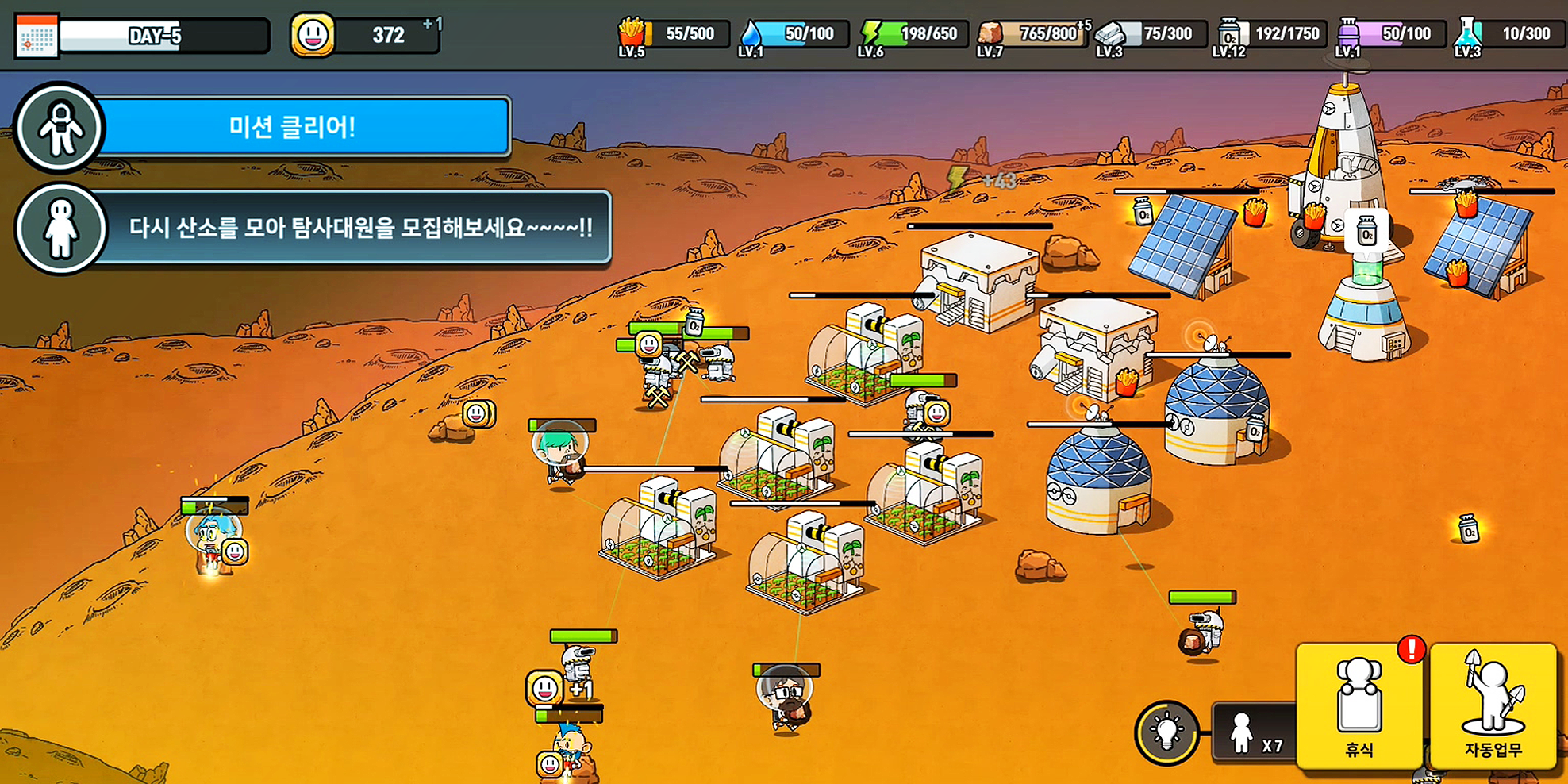Image resolution: width=1568 pixels, height=784 pixels.
Task: Claim the 미션 클리어! mission banner
Action: pos(294,127)
